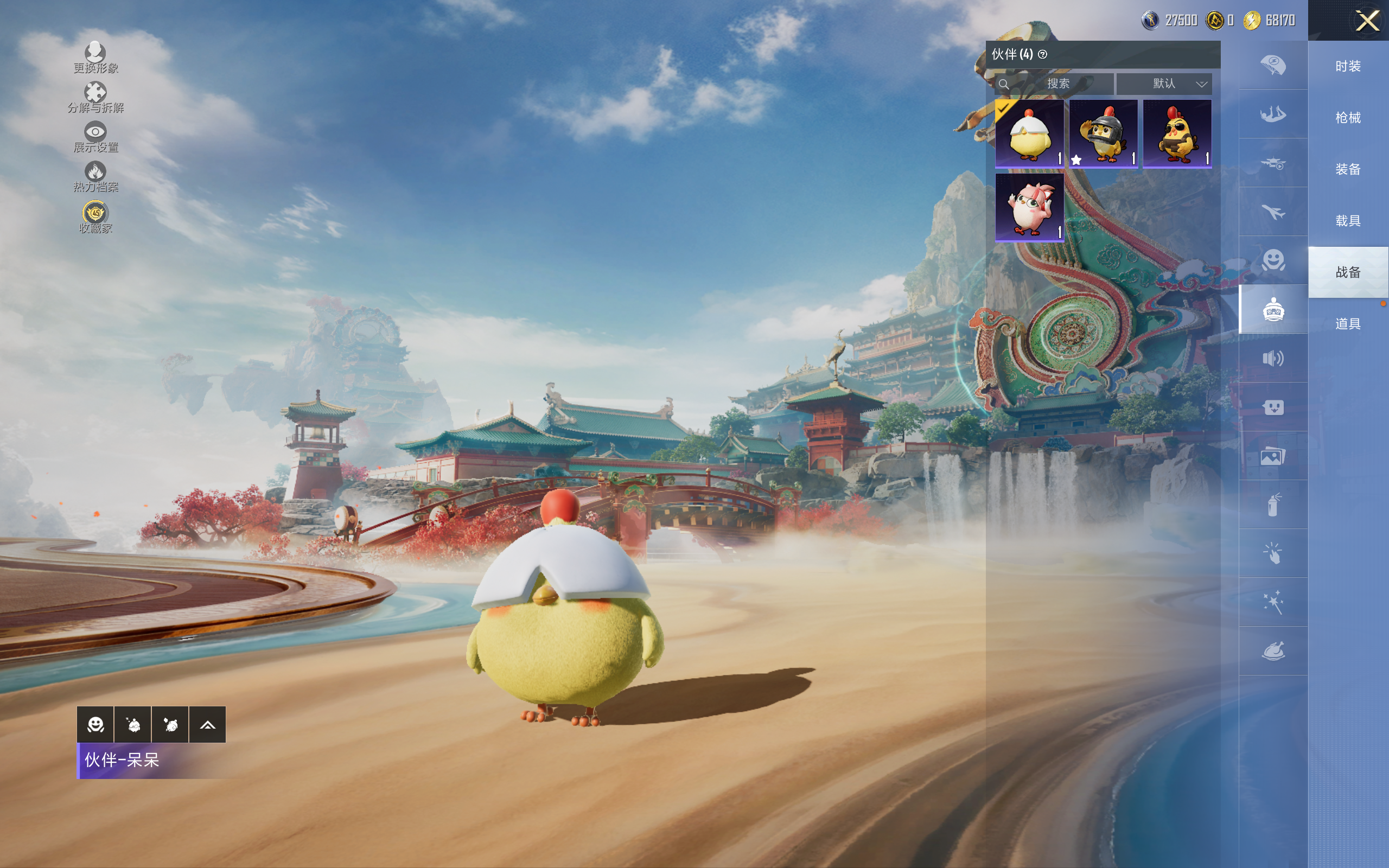Open 分解与拆解 puzzle-piece option
This screenshot has width=1389, height=868.
click(95, 97)
